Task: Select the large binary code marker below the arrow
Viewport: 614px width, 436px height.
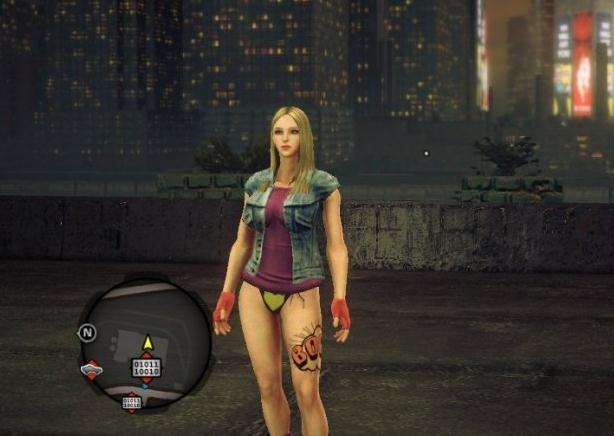Action: (146, 368)
